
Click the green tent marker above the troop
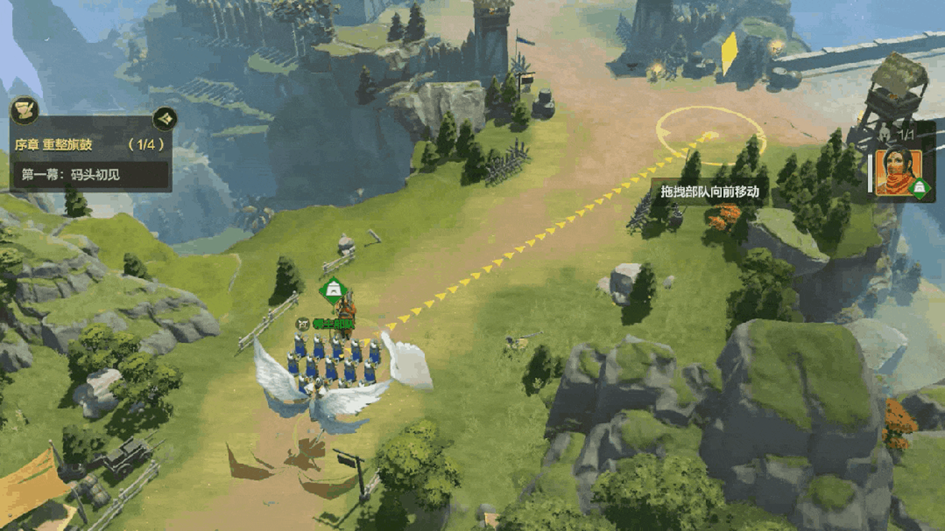point(331,291)
